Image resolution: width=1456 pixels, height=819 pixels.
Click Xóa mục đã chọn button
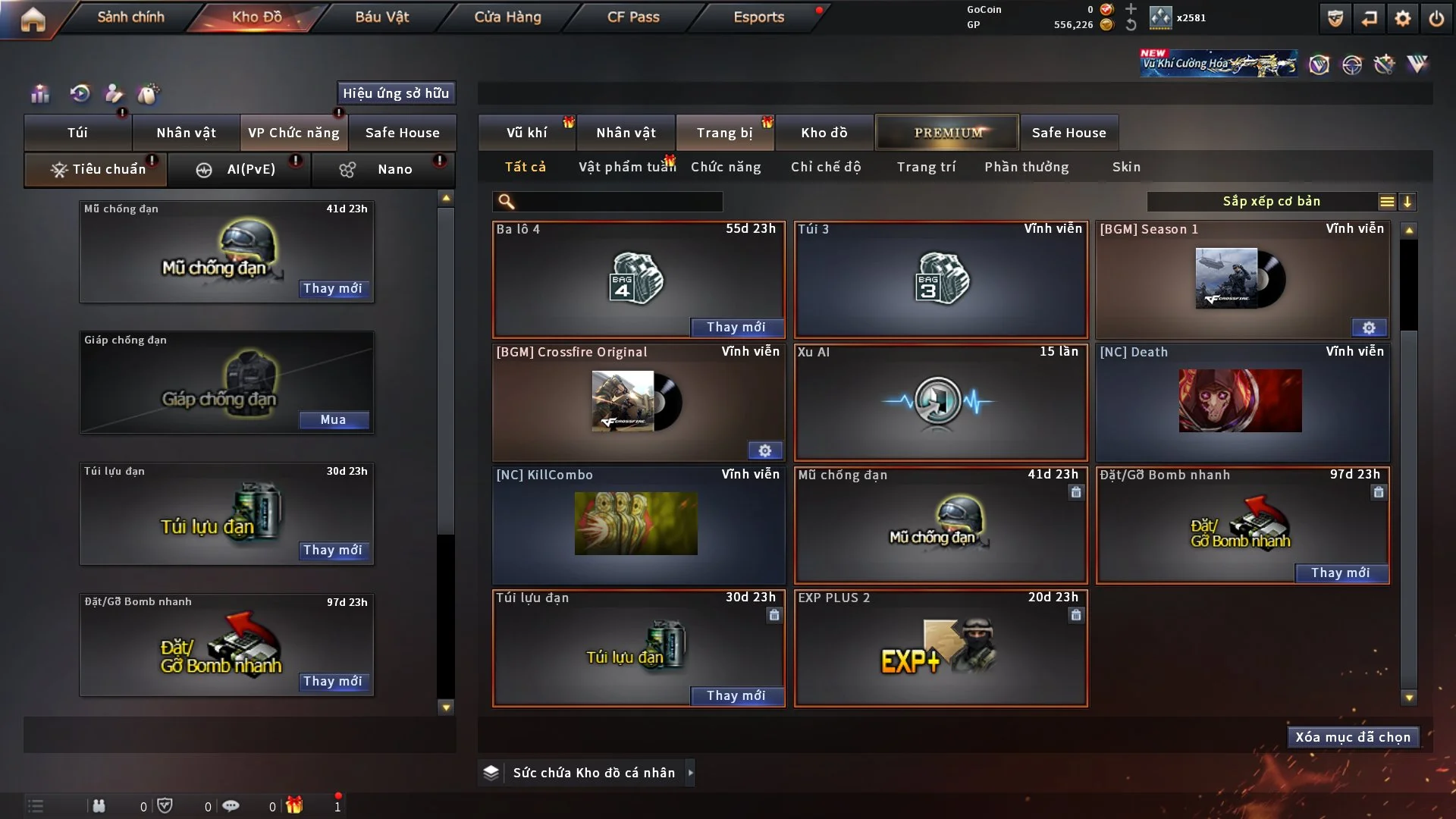pos(1353,737)
